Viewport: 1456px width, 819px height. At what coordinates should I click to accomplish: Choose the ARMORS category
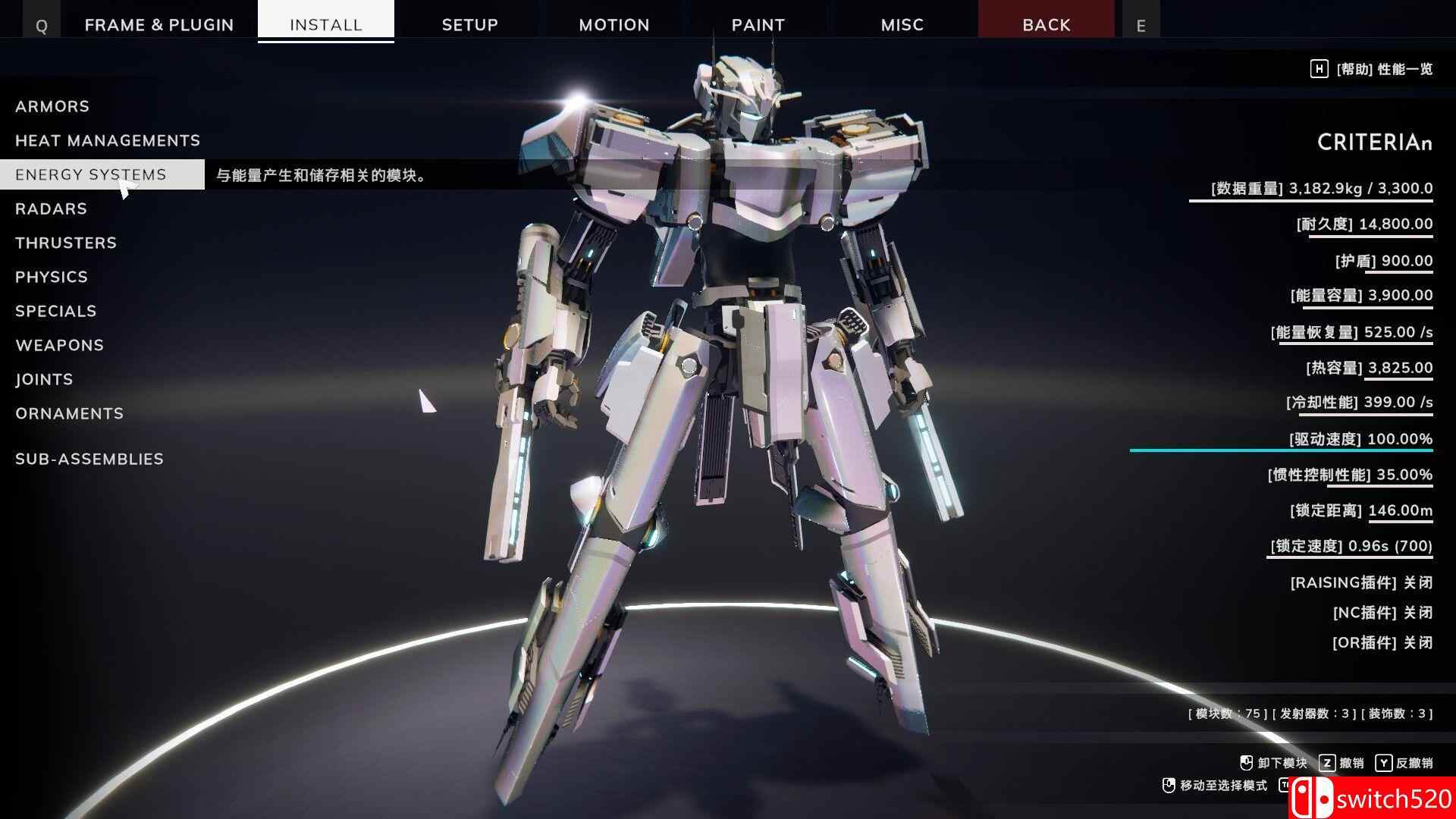(52, 106)
